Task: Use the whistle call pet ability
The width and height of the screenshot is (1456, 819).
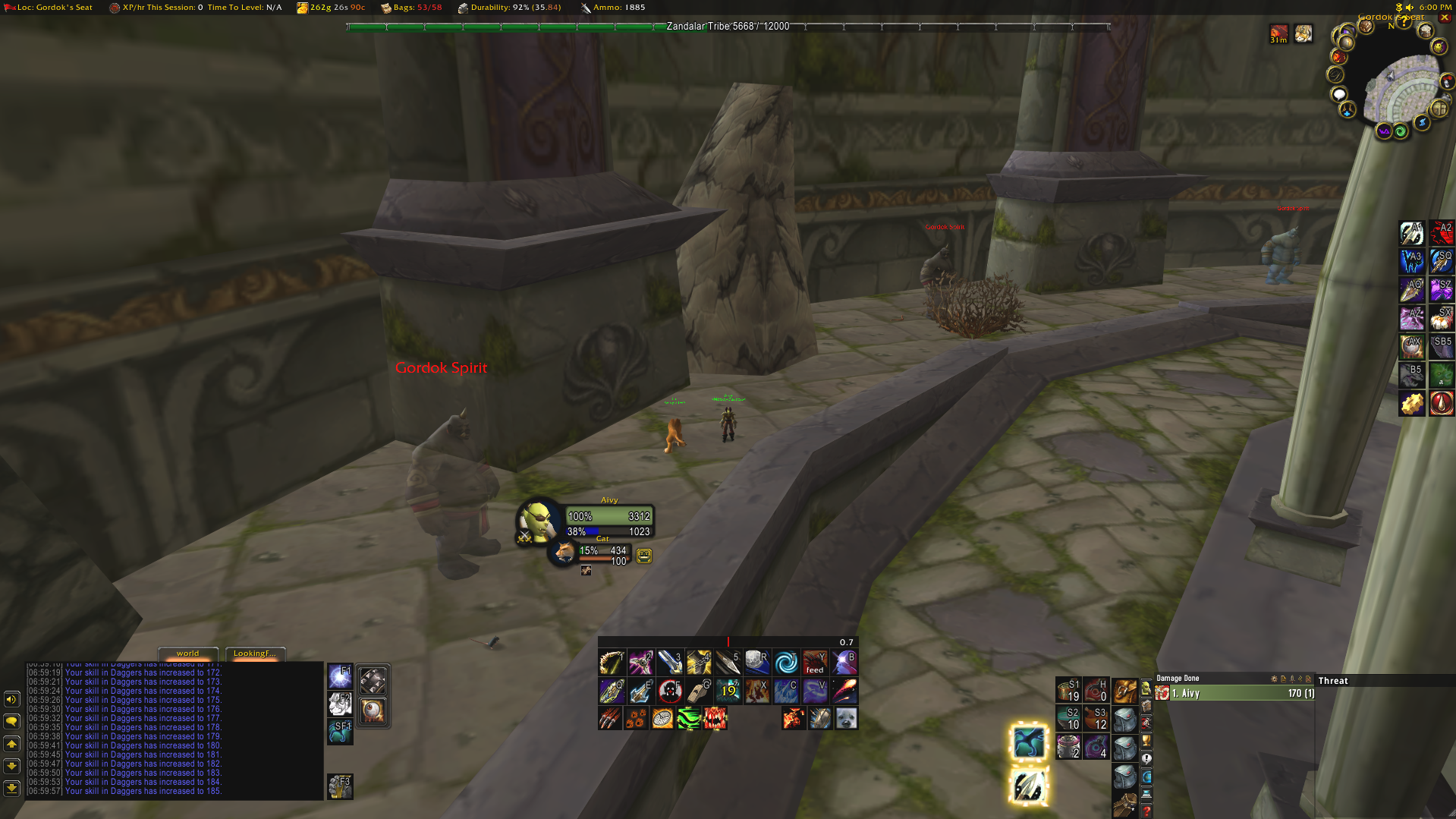Action: click(699, 691)
